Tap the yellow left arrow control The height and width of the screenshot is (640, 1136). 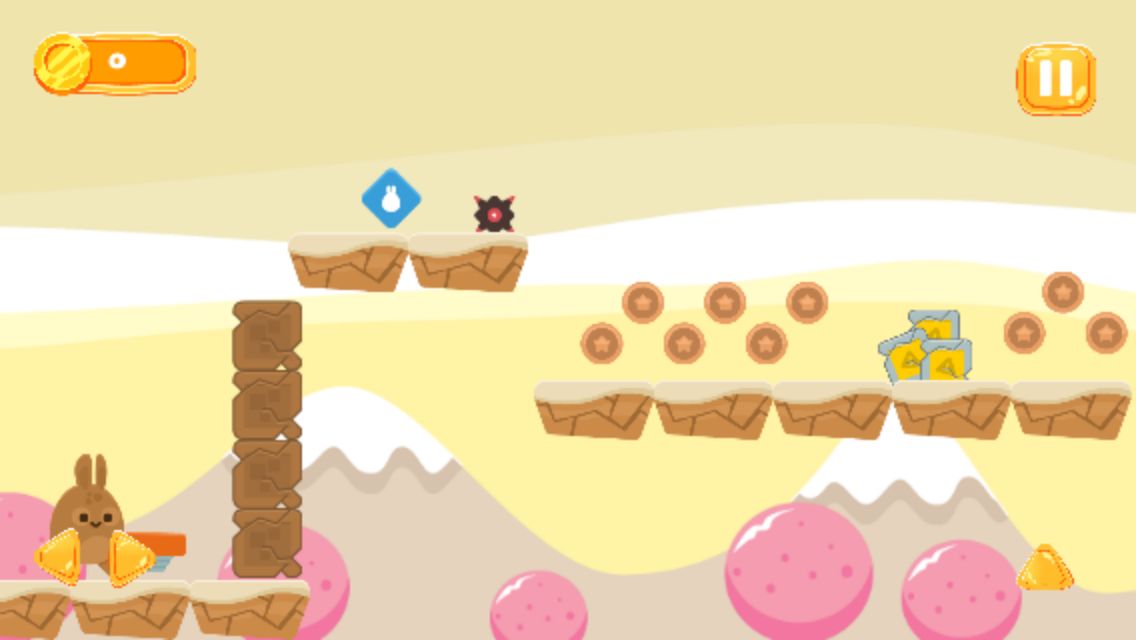58,556
